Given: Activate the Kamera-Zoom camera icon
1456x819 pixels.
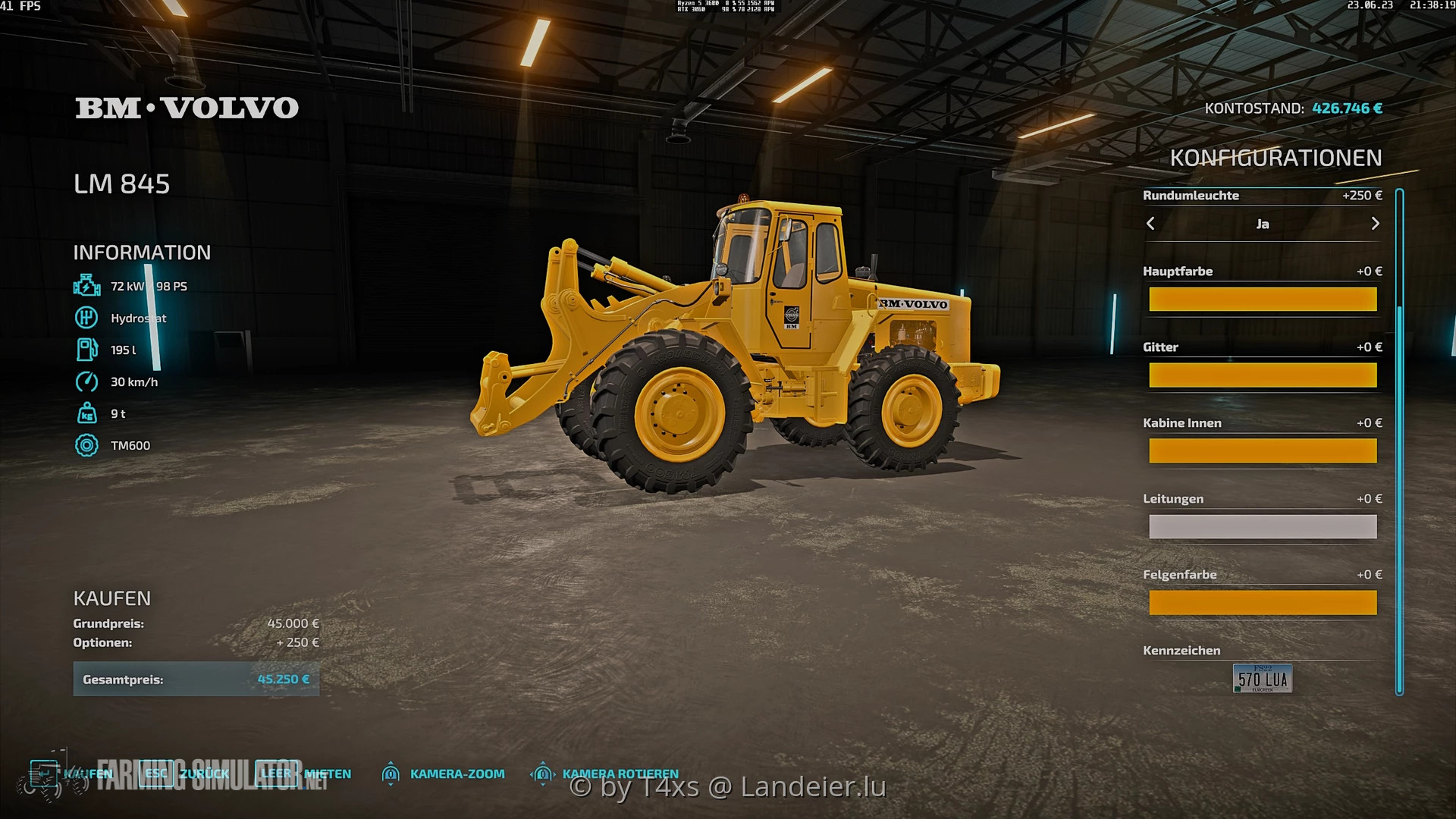Looking at the screenshot, I should point(391,774).
